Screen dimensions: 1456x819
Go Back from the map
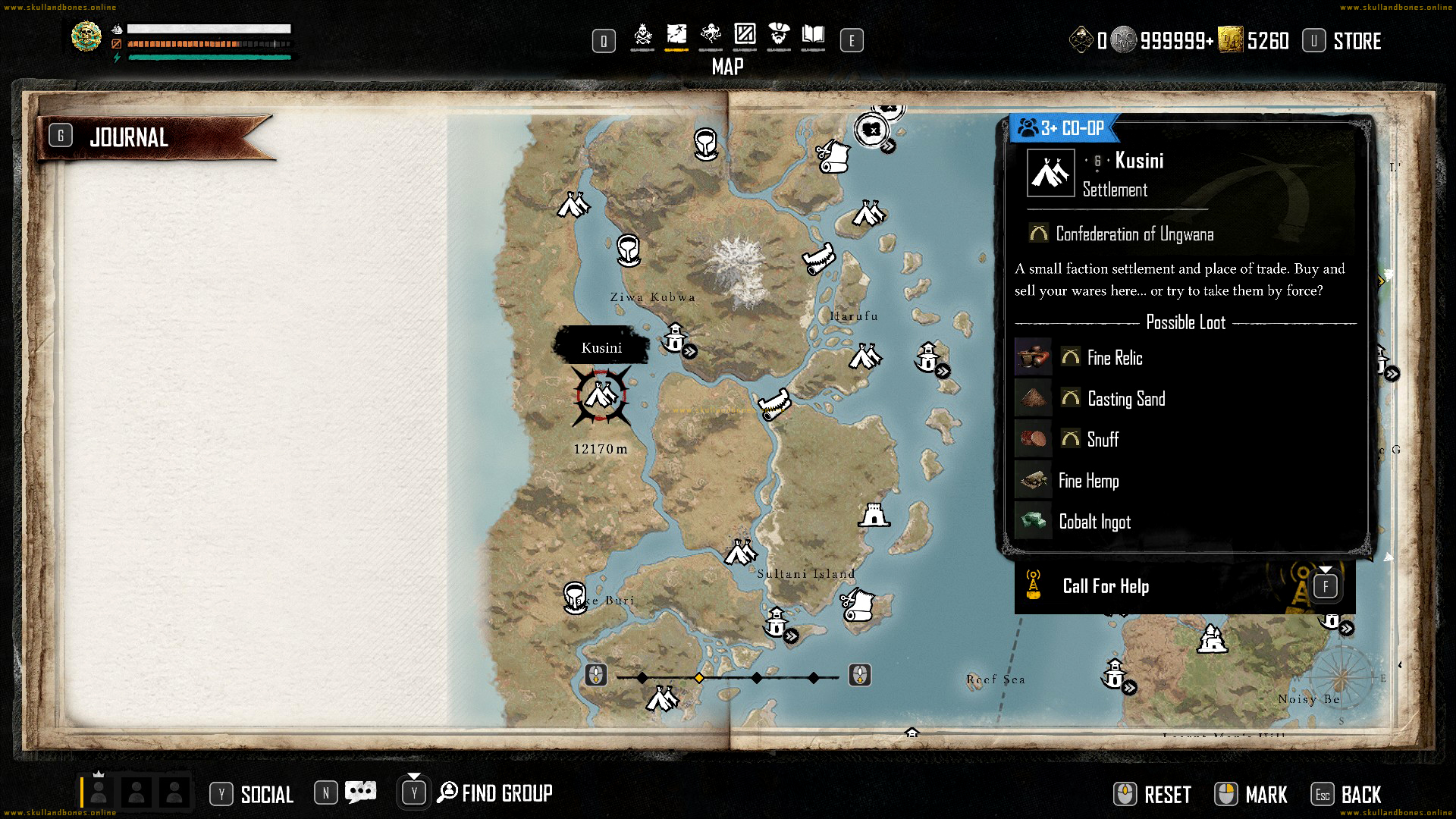pos(1360,795)
